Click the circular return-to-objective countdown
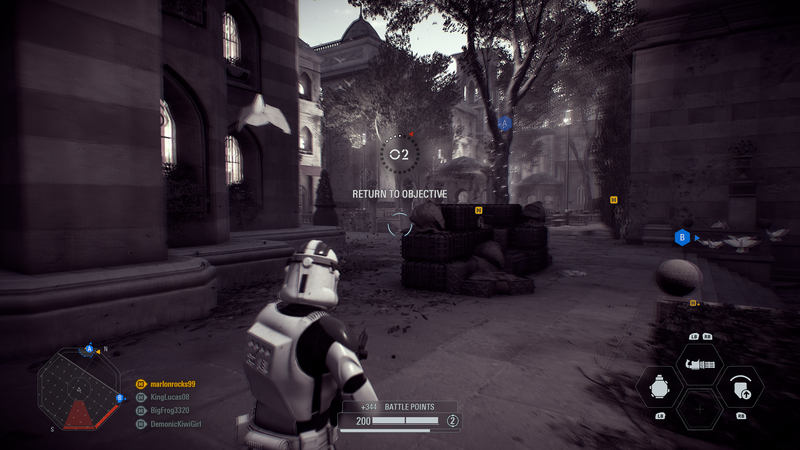Screen dimensions: 800x450 399,153
